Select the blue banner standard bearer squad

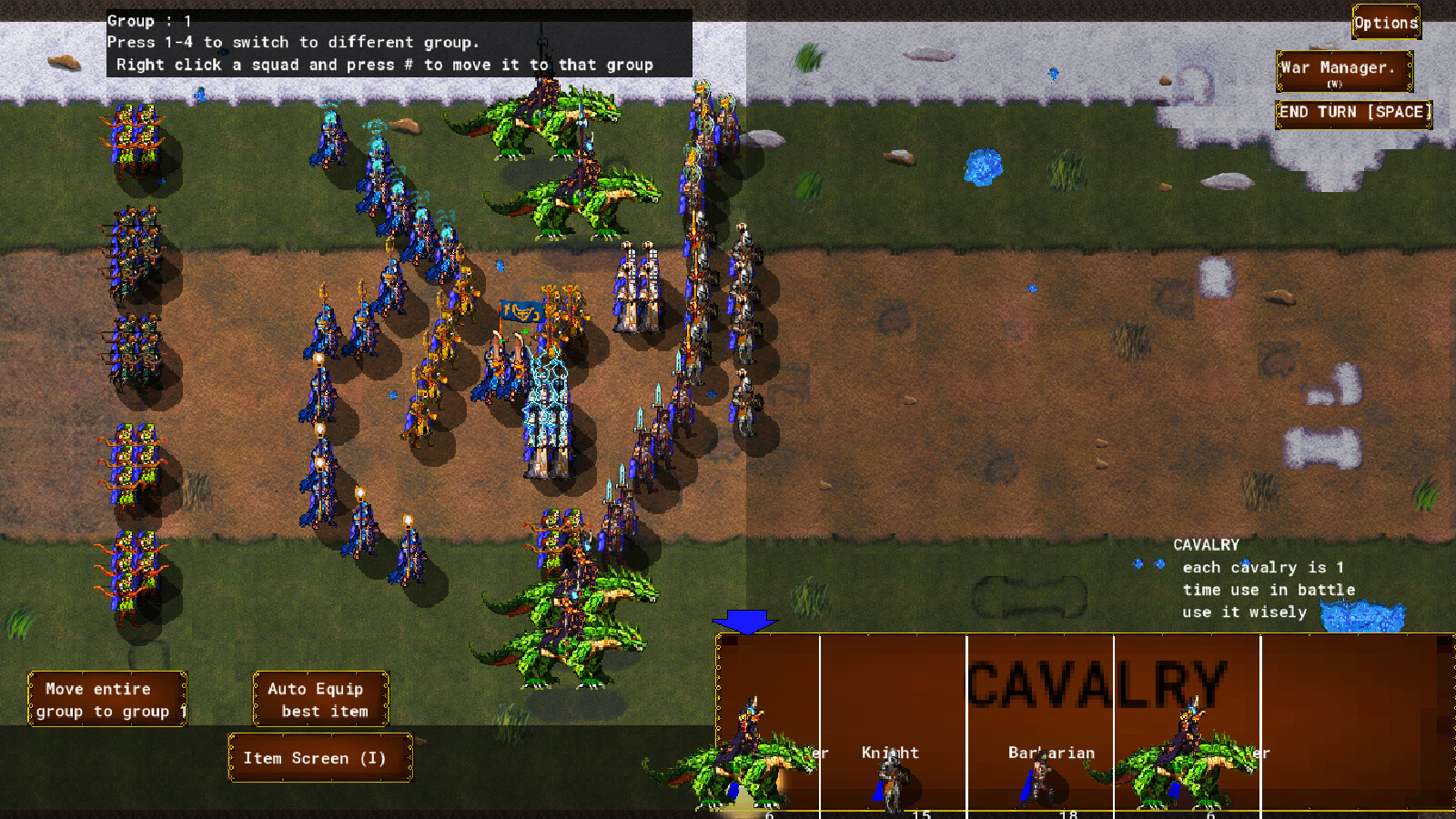coord(517,309)
